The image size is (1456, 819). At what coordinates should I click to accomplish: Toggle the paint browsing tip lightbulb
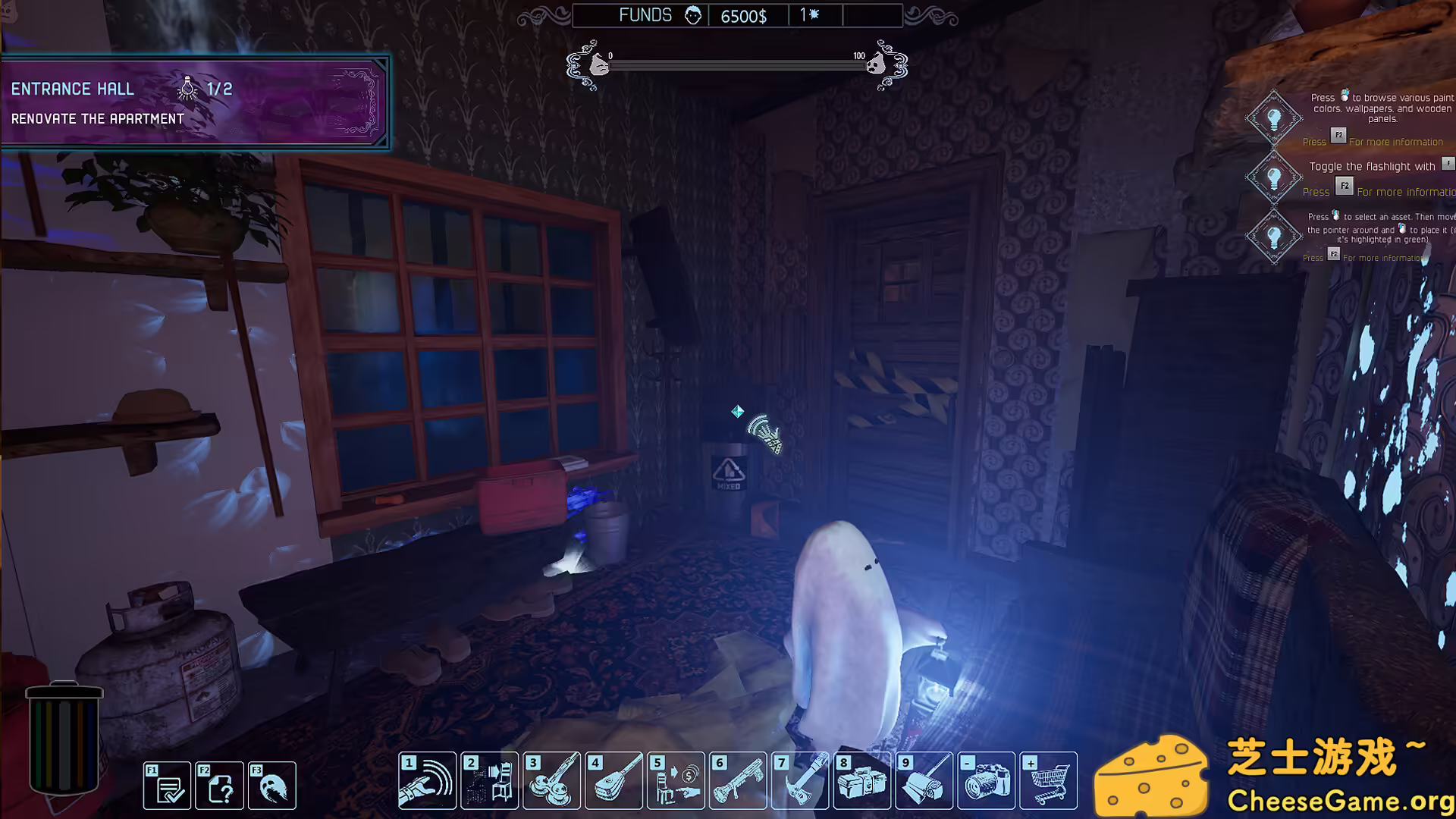tap(1274, 119)
